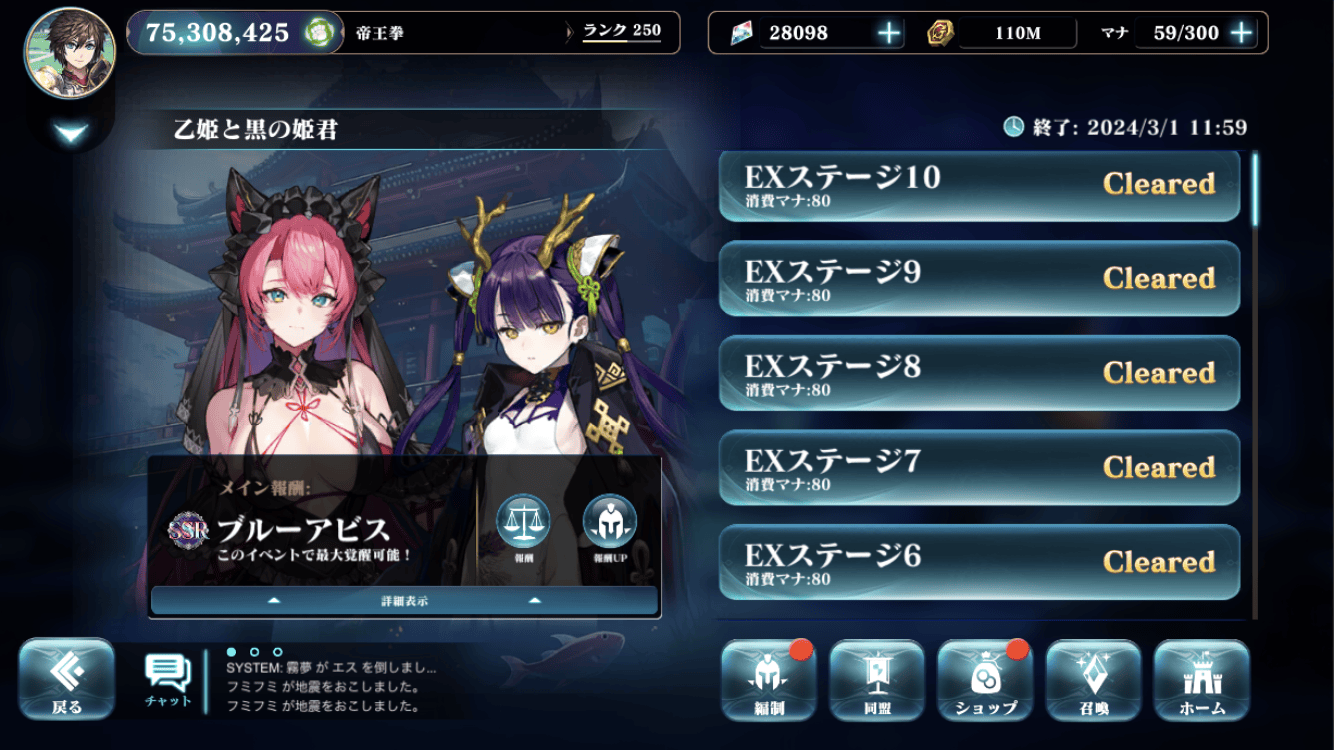Pick the EXステージ6 row

pyautogui.click(x=979, y=561)
